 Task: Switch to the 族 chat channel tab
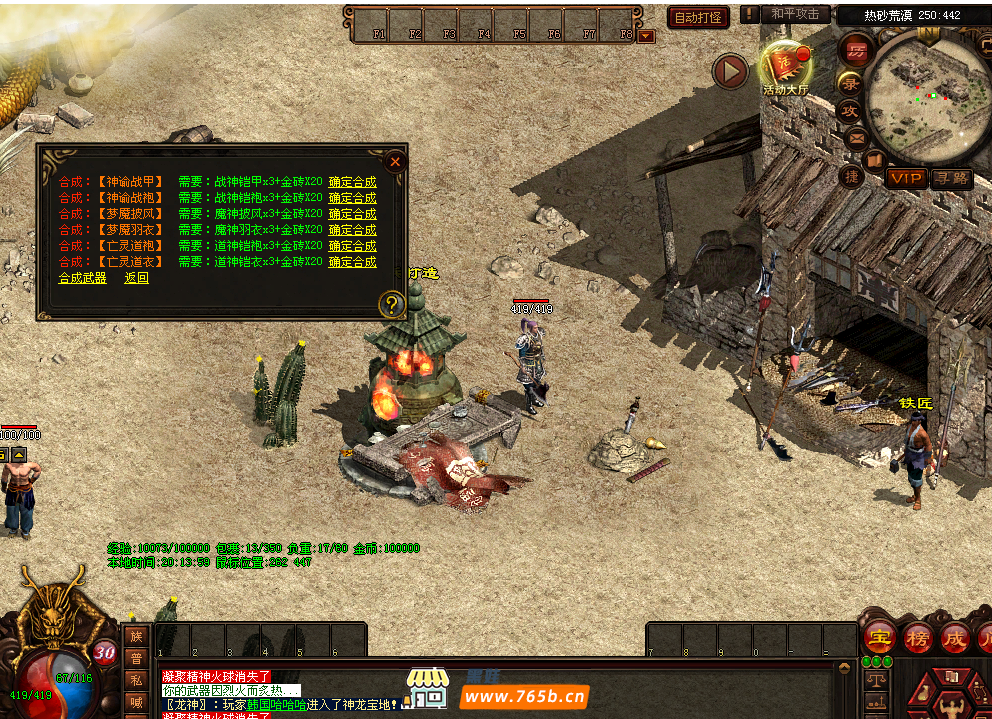[x=136, y=636]
